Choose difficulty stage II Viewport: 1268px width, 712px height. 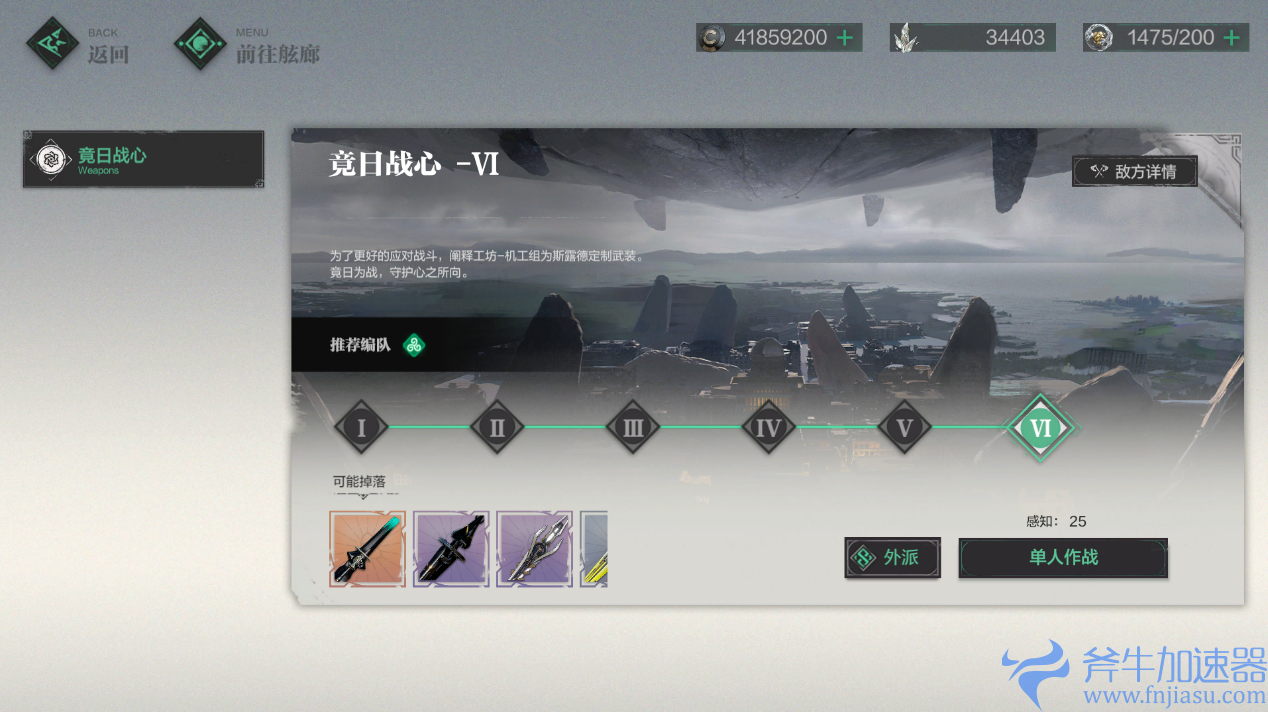(x=497, y=428)
